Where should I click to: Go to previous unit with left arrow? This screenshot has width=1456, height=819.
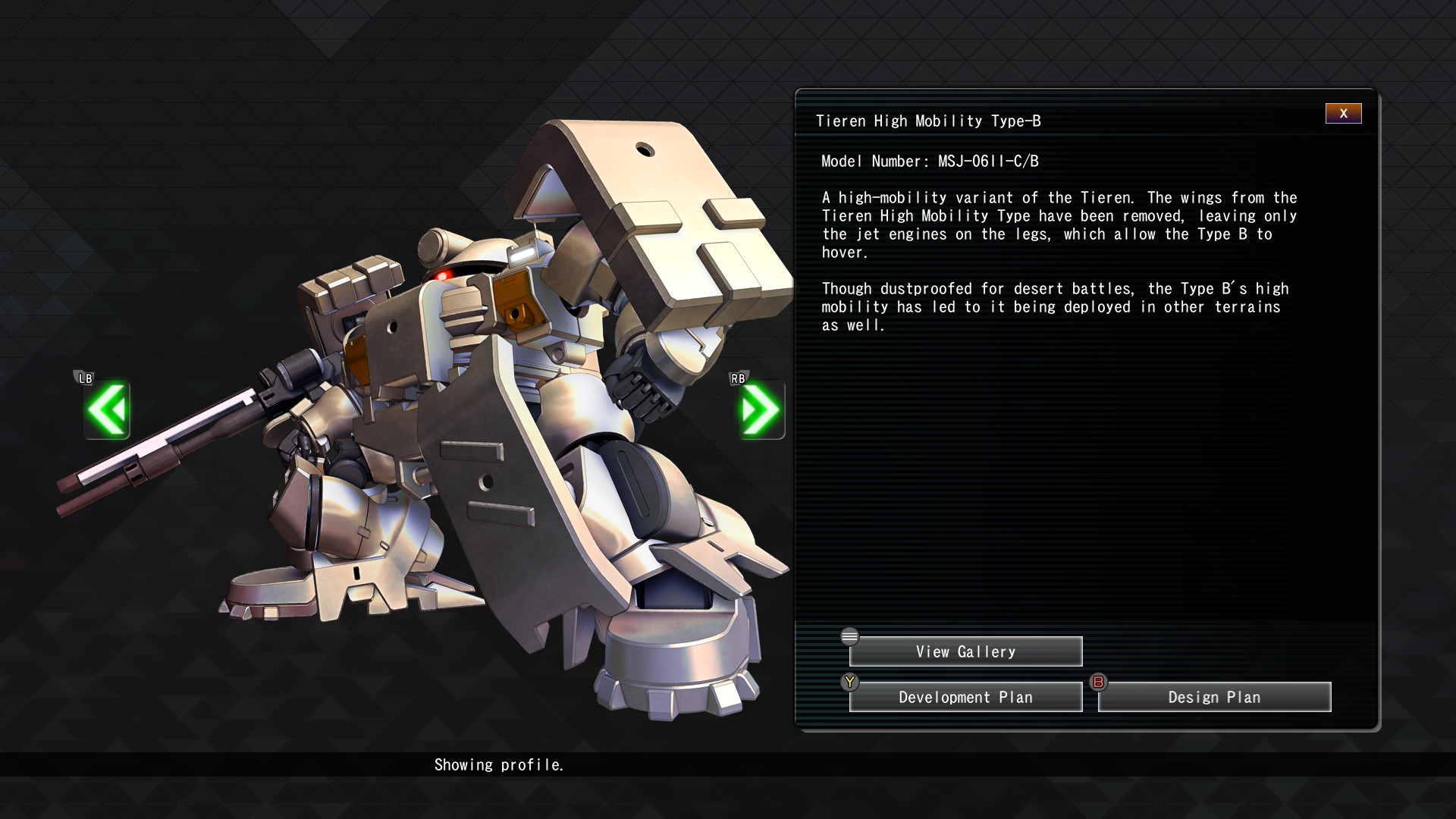(107, 410)
